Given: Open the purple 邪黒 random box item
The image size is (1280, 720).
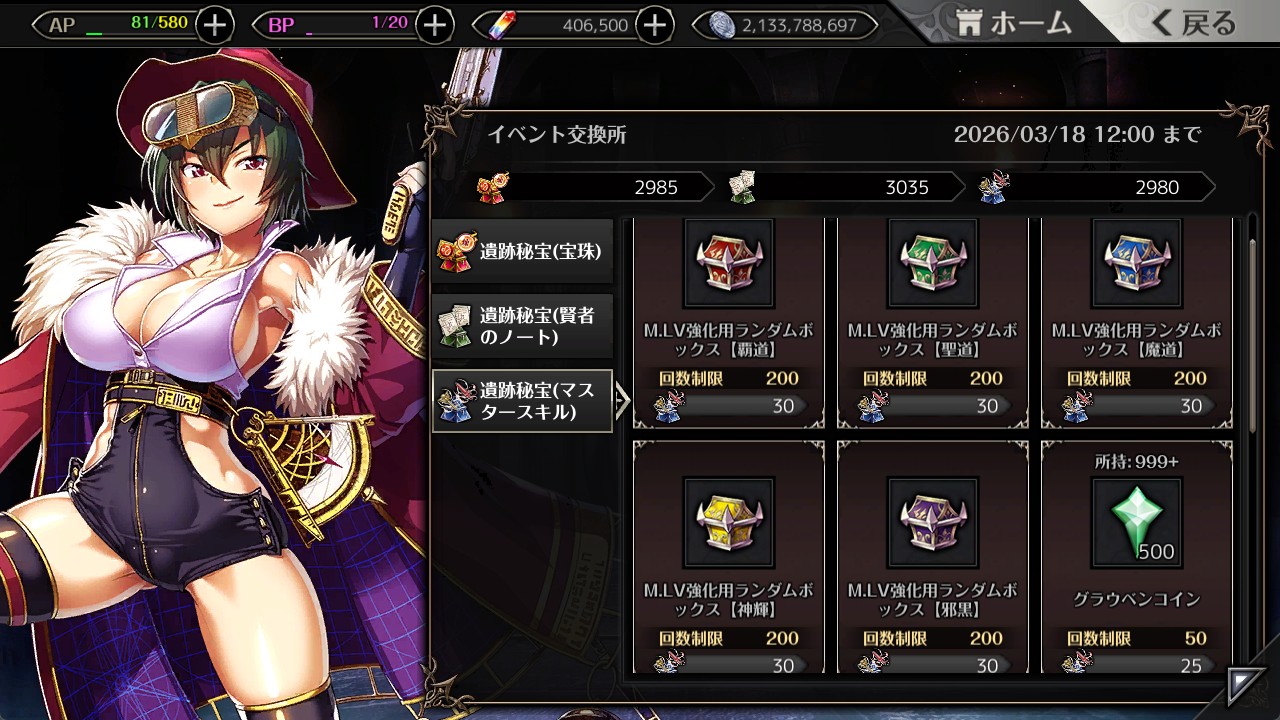Looking at the screenshot, I should [x=933, y=558].
